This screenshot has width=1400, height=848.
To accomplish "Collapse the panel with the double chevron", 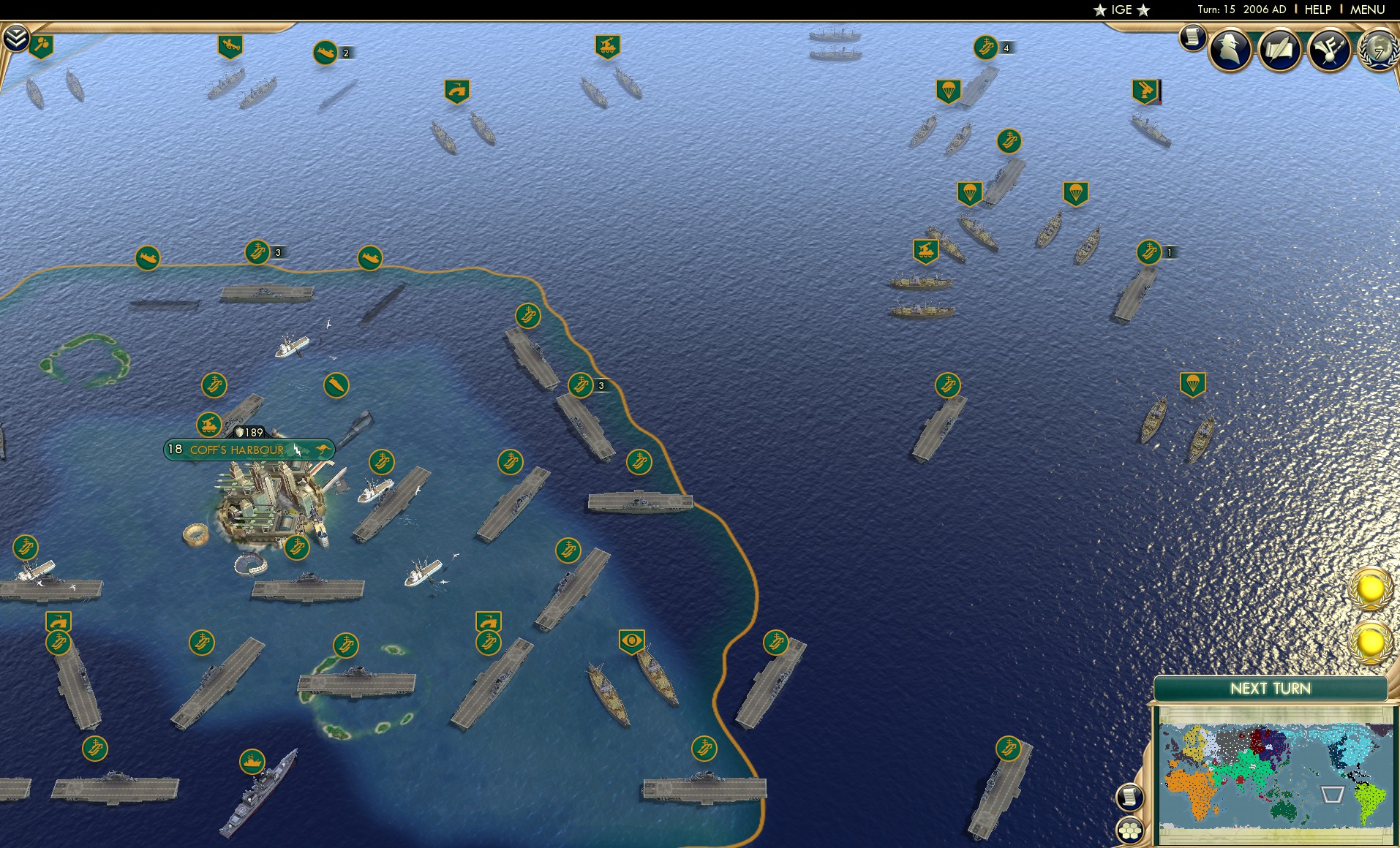I will 17,38.
